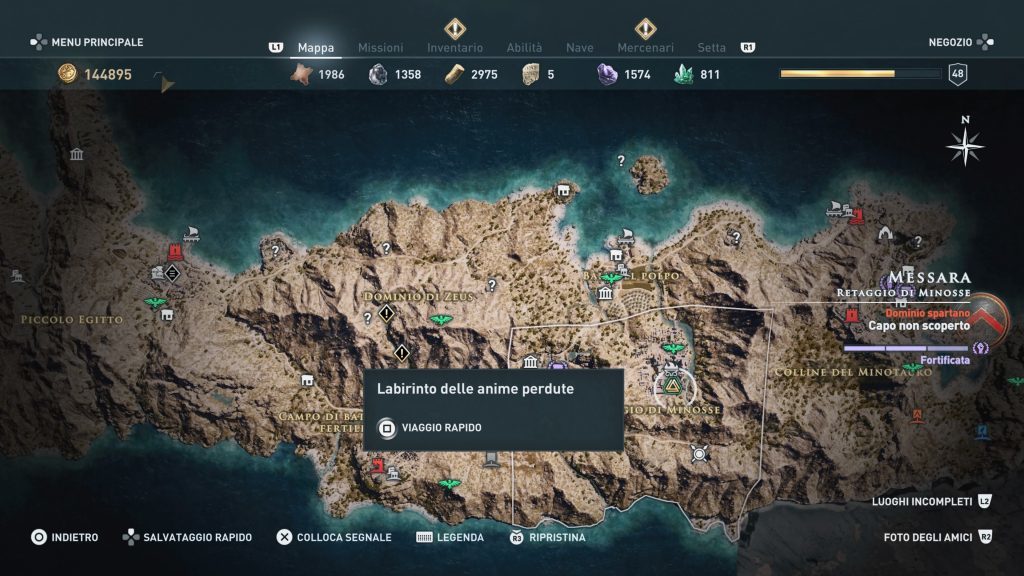Select the black diamond quest marker near Dominio di Zeus
Viewport: 1024px width, 576px height.
tap(386, 314)
